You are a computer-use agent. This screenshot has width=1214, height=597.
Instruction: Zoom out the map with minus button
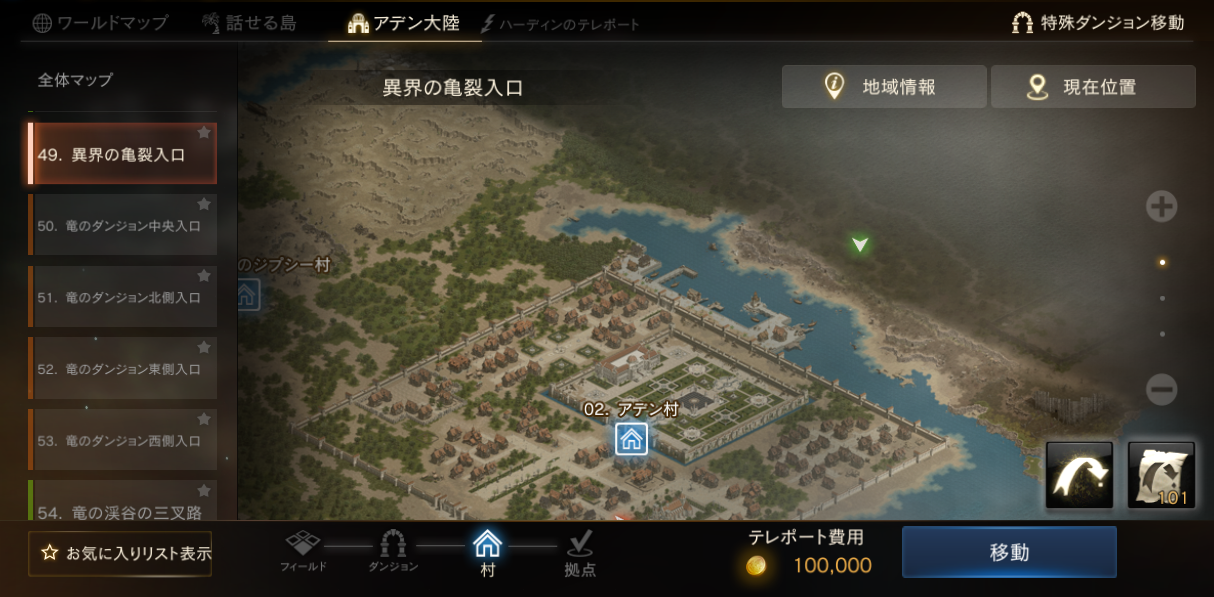(1161, 389)
